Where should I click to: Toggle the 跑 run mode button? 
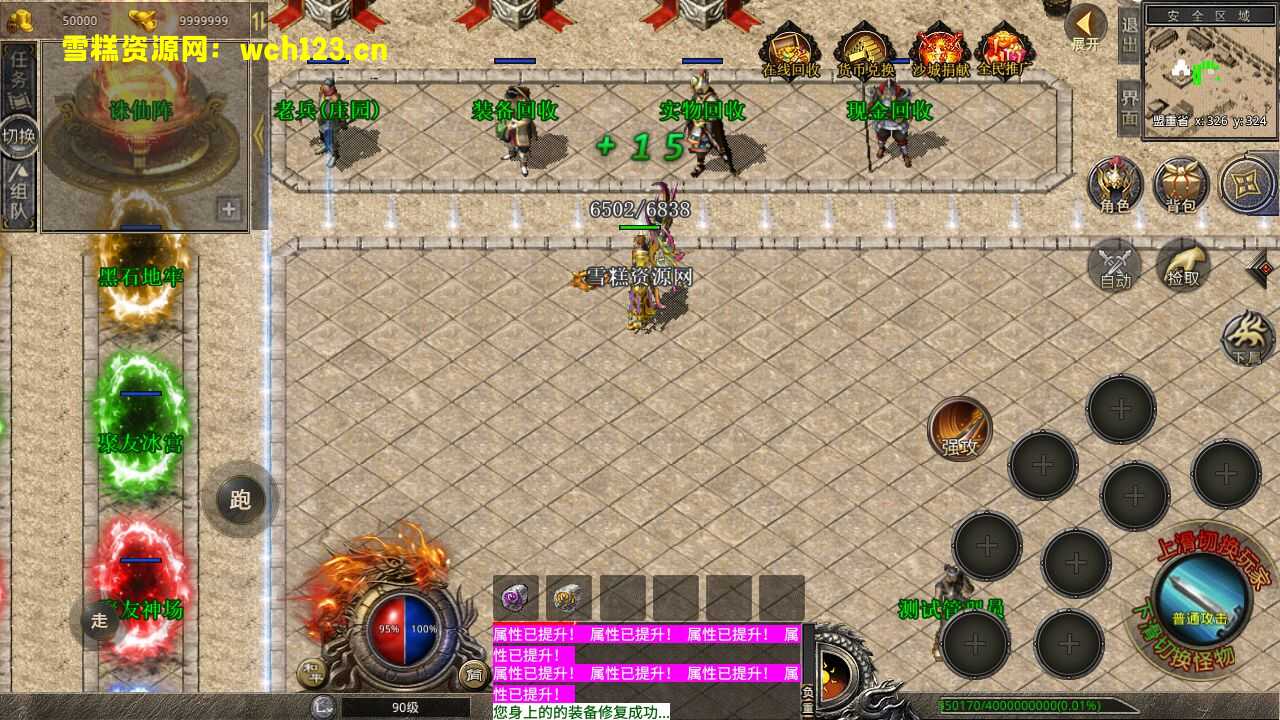[x=240, y=499]
